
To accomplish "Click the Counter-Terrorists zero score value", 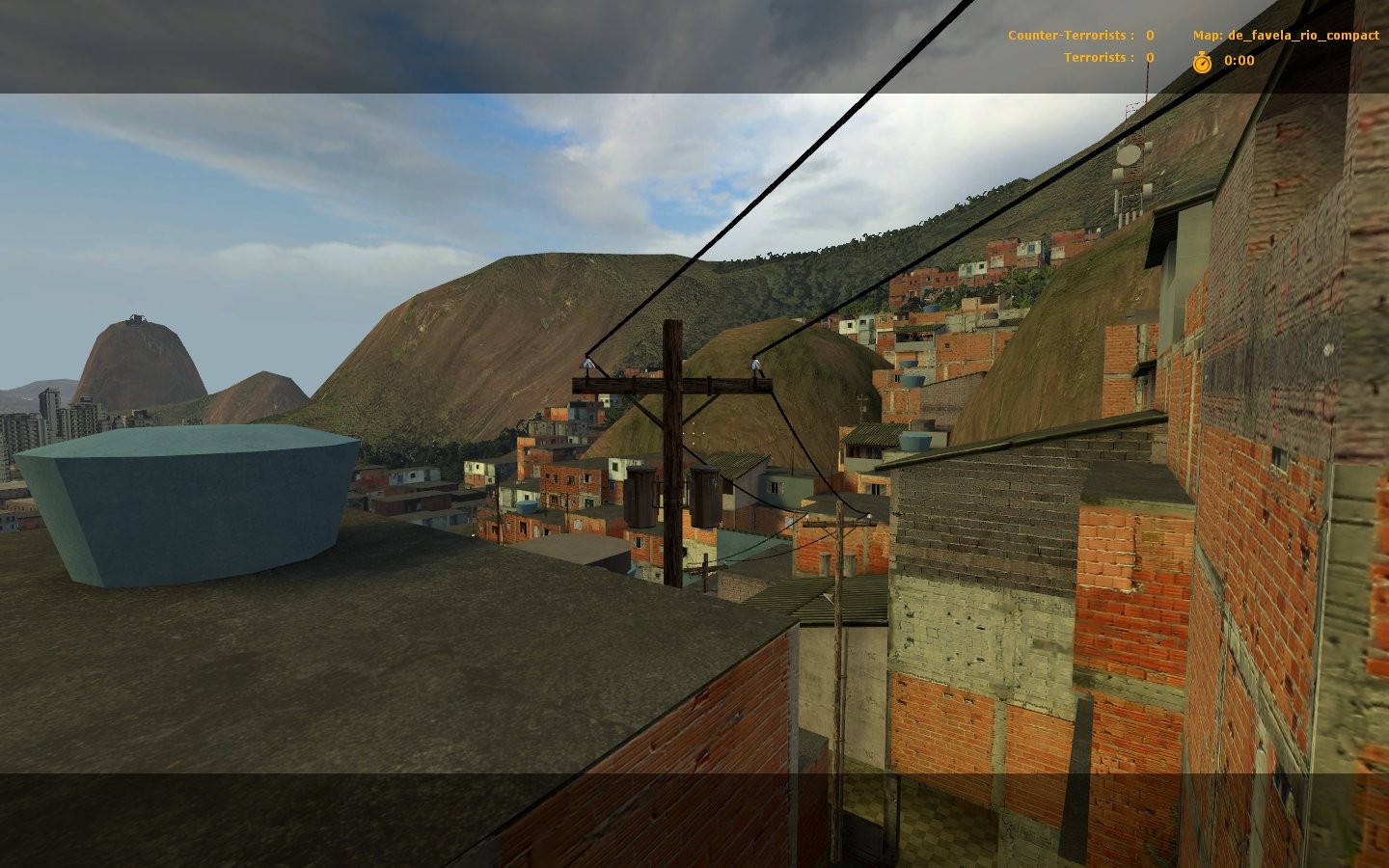I will (1150, 35).
